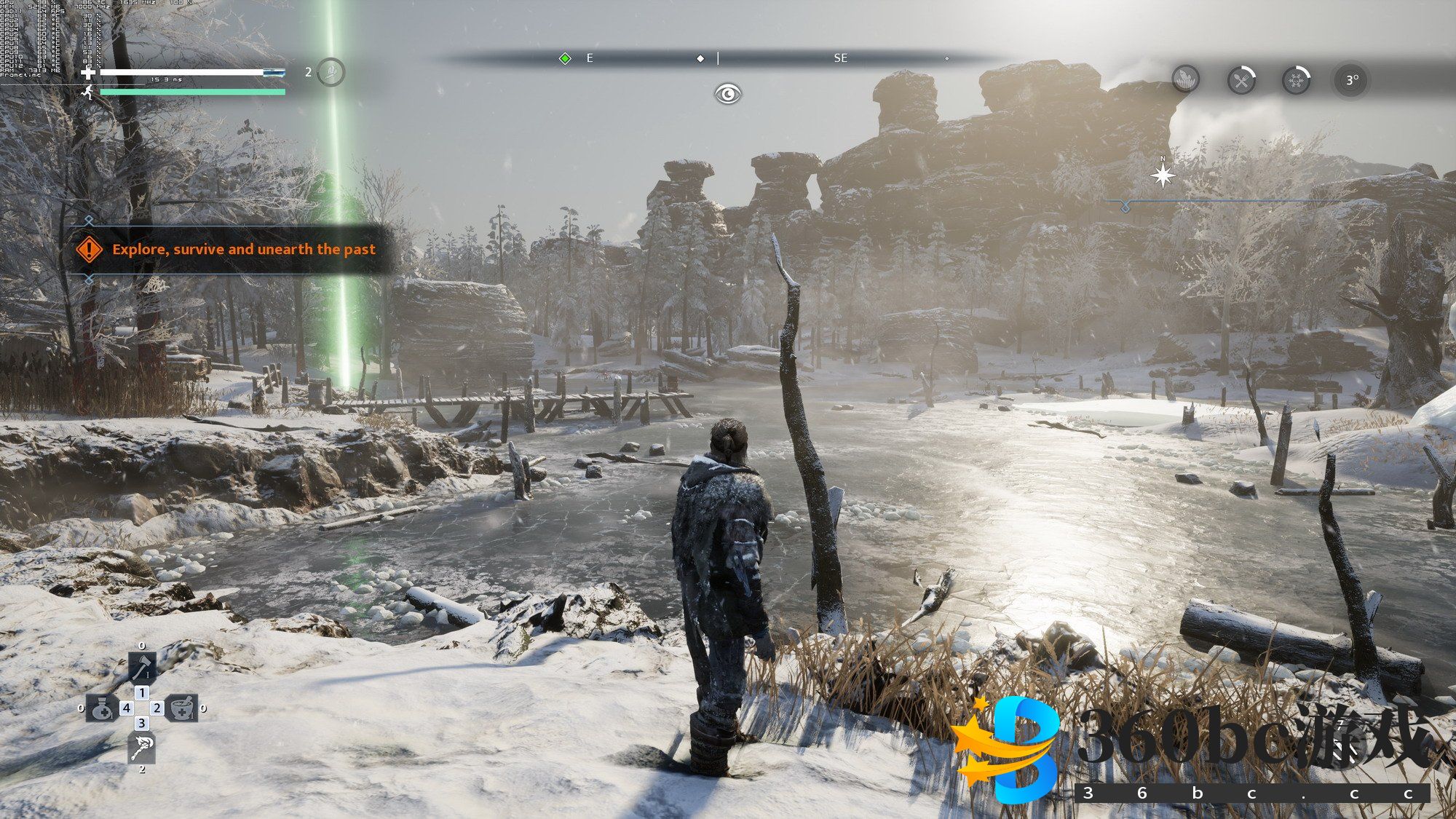1456x819 pixels.
Task: Open the objective 'Explore, survive and unearth the past'
Action: (243, 250)
